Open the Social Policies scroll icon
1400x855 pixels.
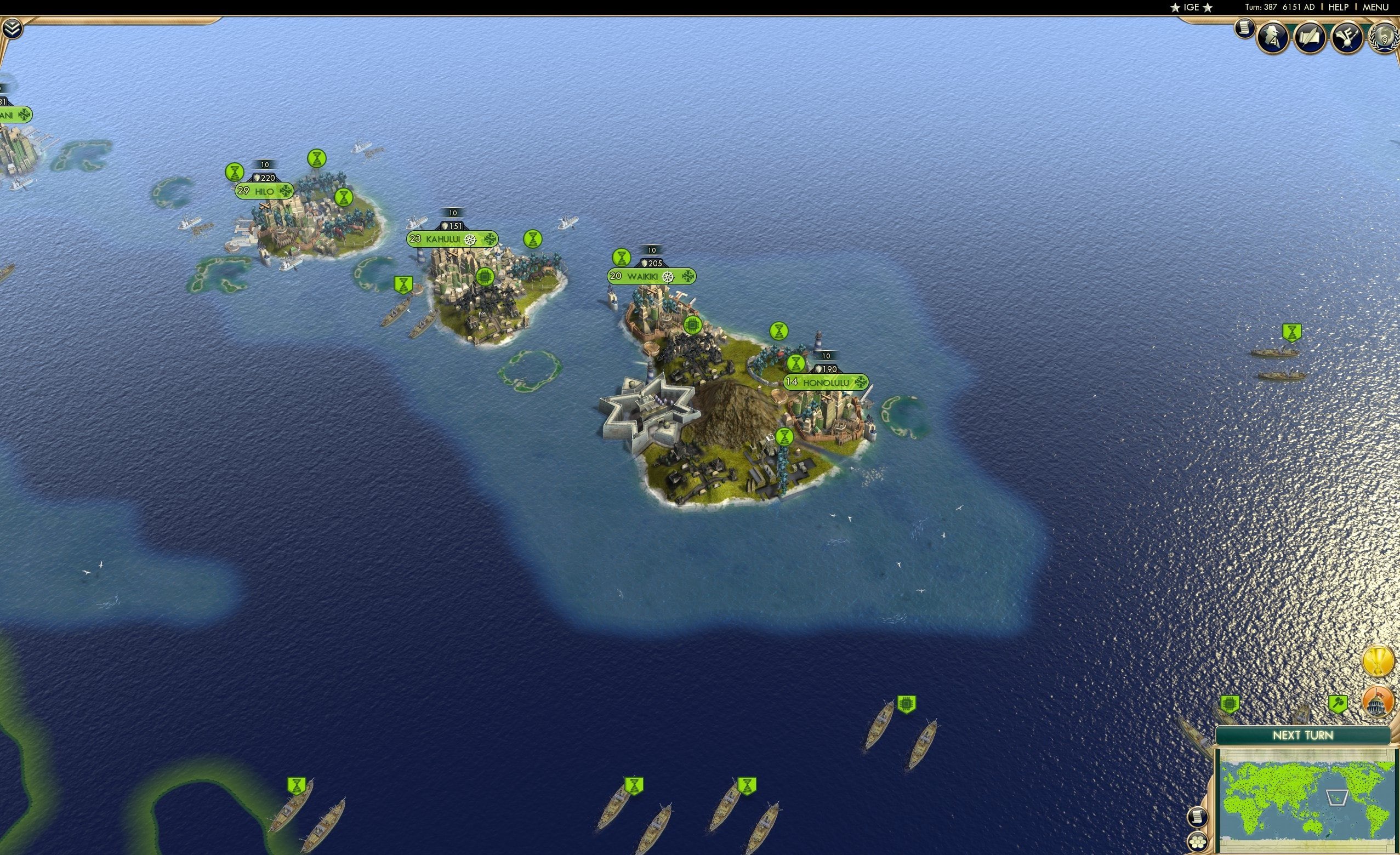(x=1310, y=38)
